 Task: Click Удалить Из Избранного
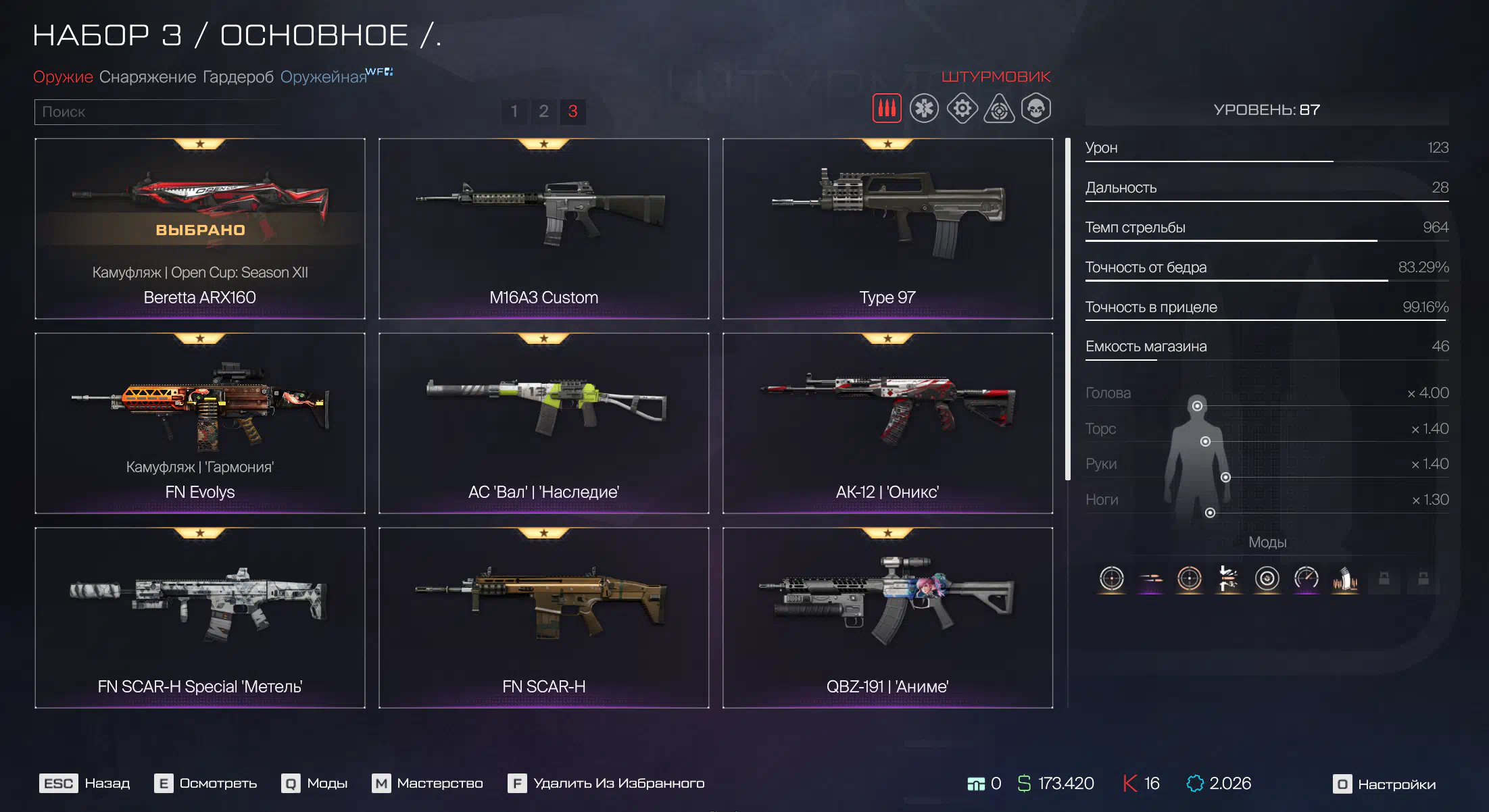point(606,784)
